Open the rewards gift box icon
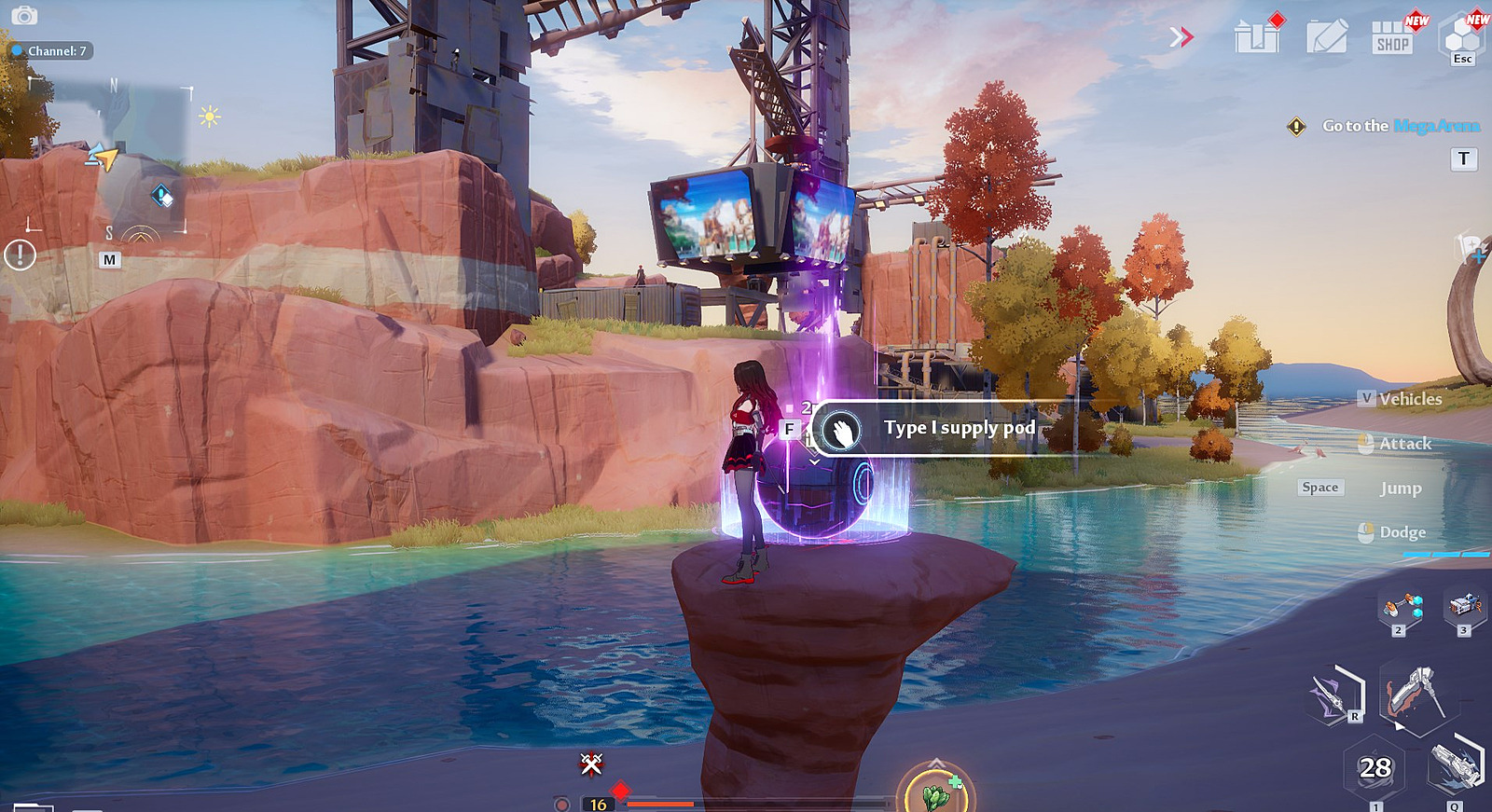This screenshot has height=812, width=1492. tap(1257, 37)
